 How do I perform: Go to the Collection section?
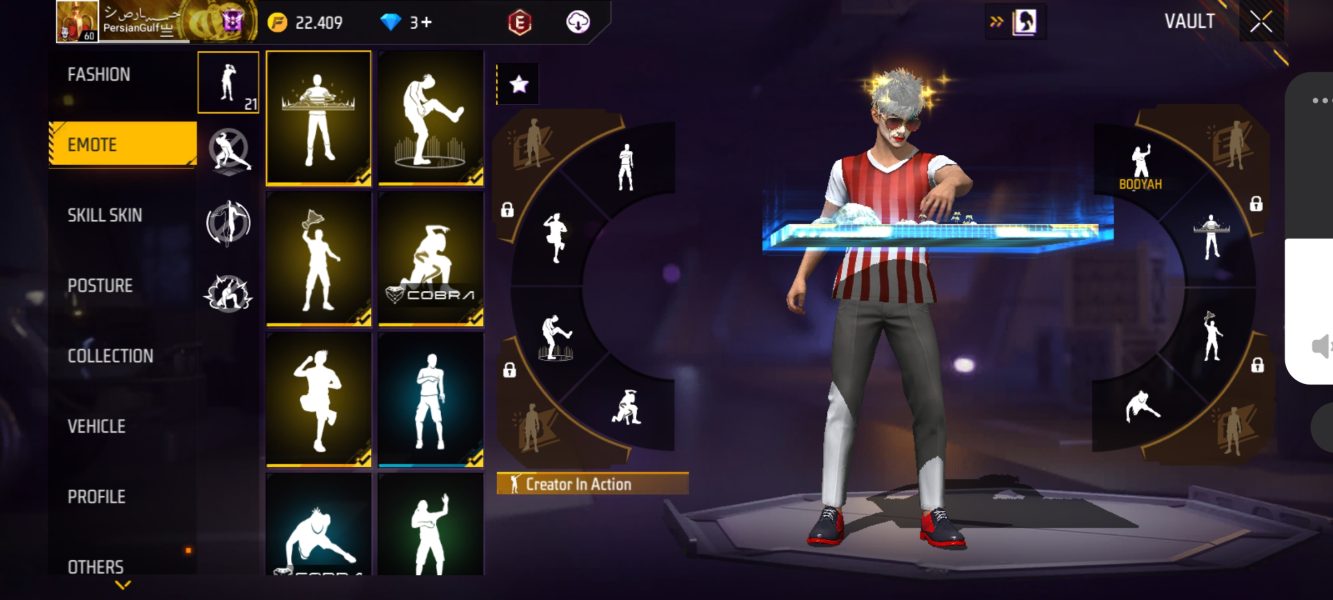(x=110, y=356)
